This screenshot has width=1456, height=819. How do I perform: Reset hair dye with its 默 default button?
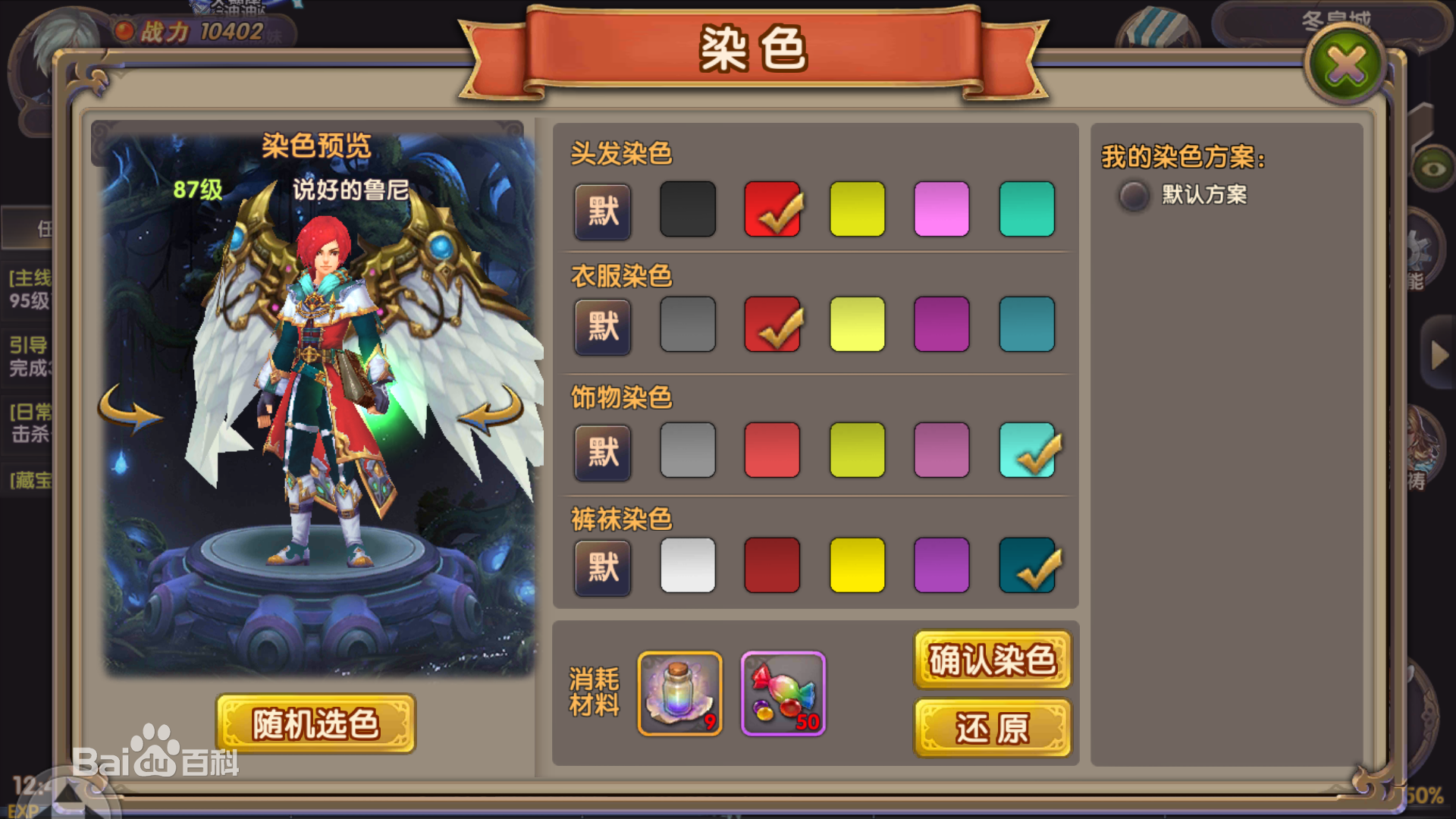(602, 212)
